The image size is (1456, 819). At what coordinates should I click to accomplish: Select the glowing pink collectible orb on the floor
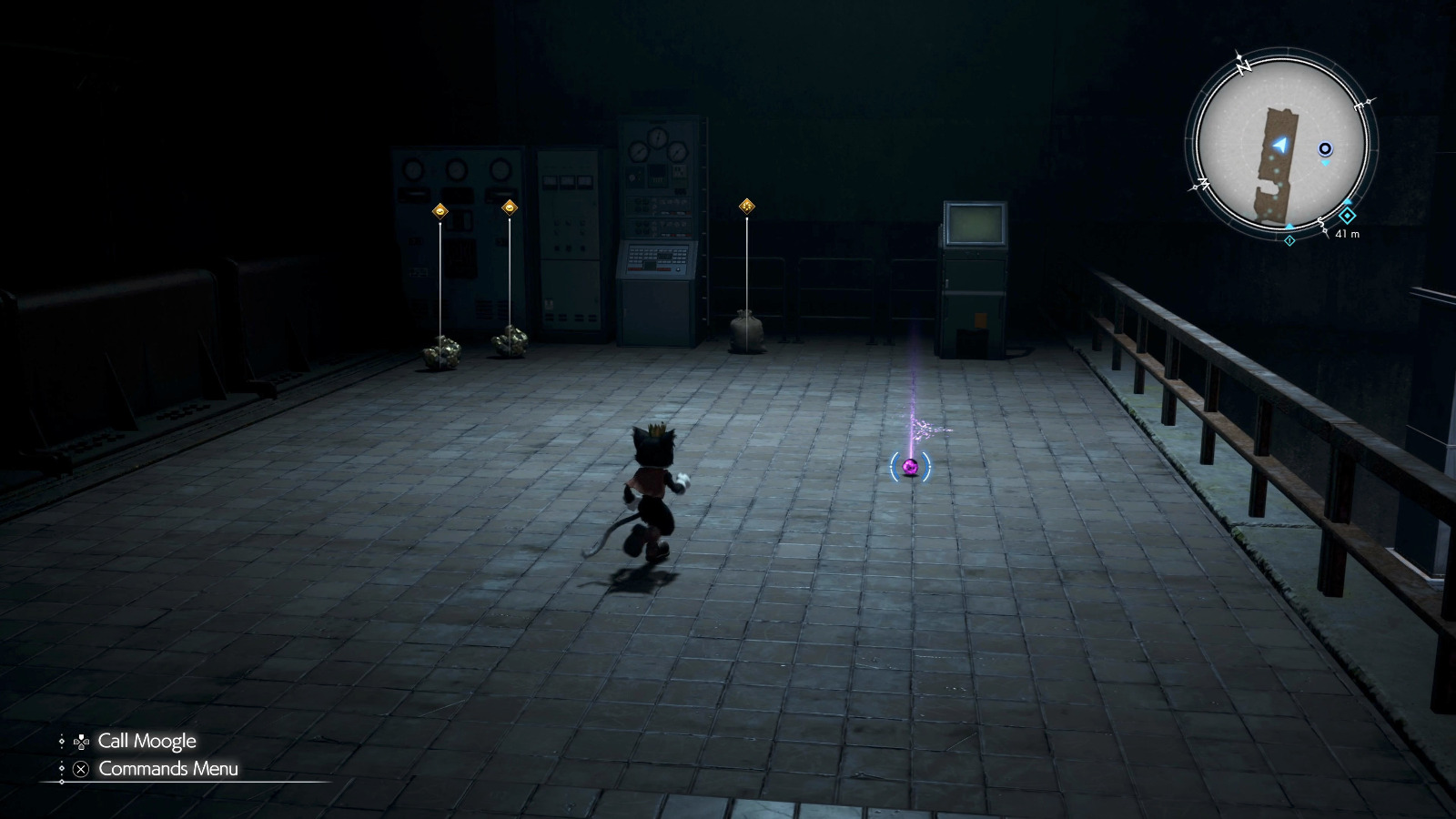(911, 467)
